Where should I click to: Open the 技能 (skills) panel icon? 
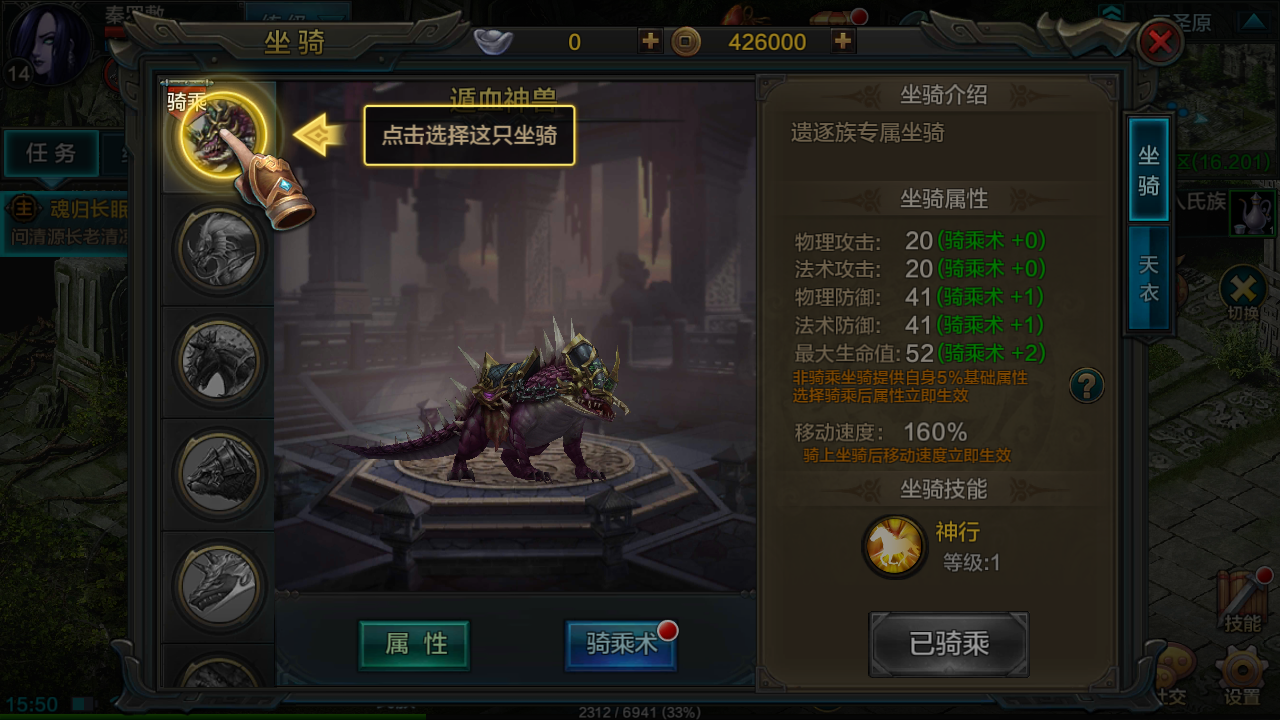click(1243, 597)
